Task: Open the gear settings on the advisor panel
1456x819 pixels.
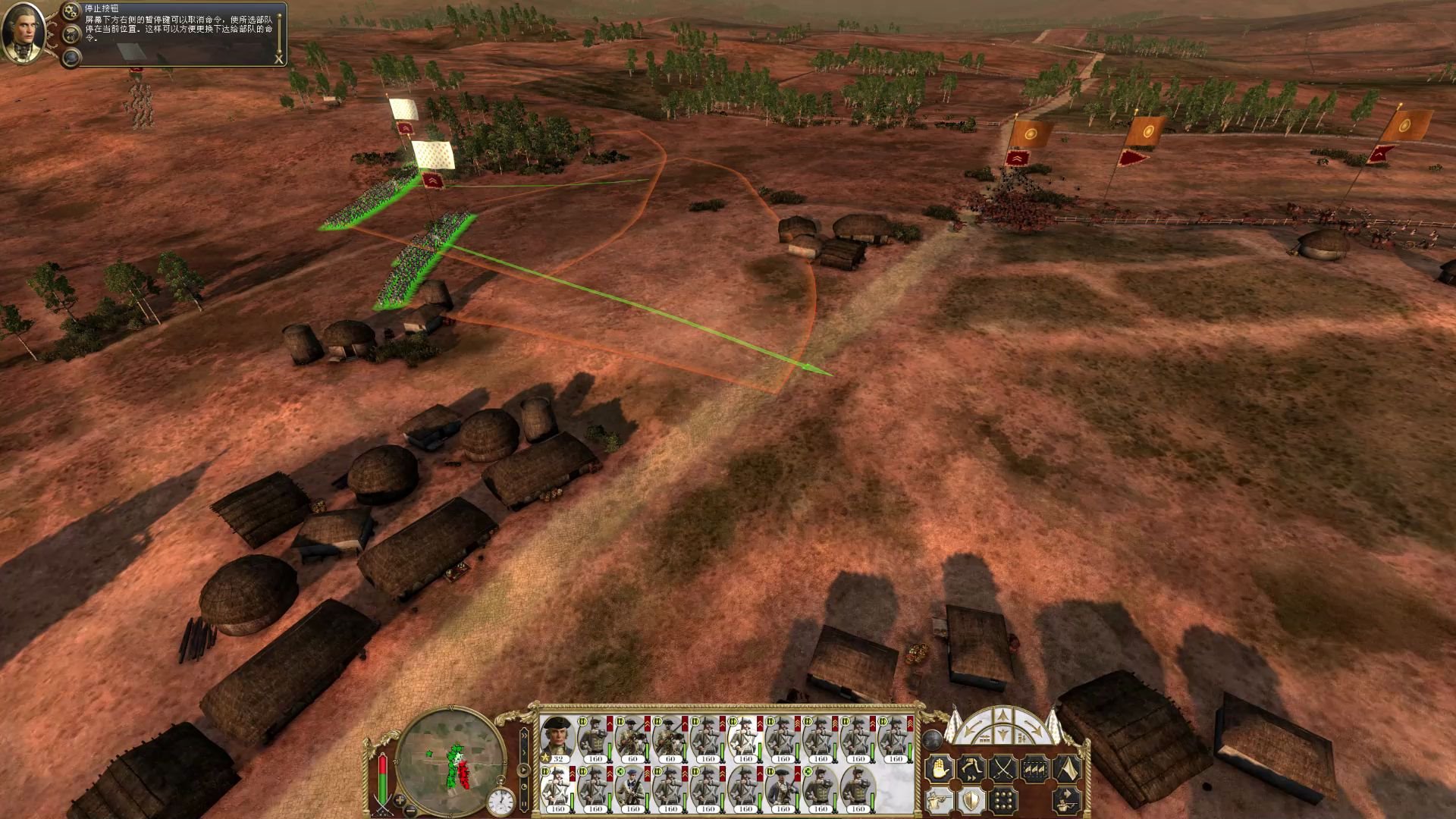Action: 73,11
